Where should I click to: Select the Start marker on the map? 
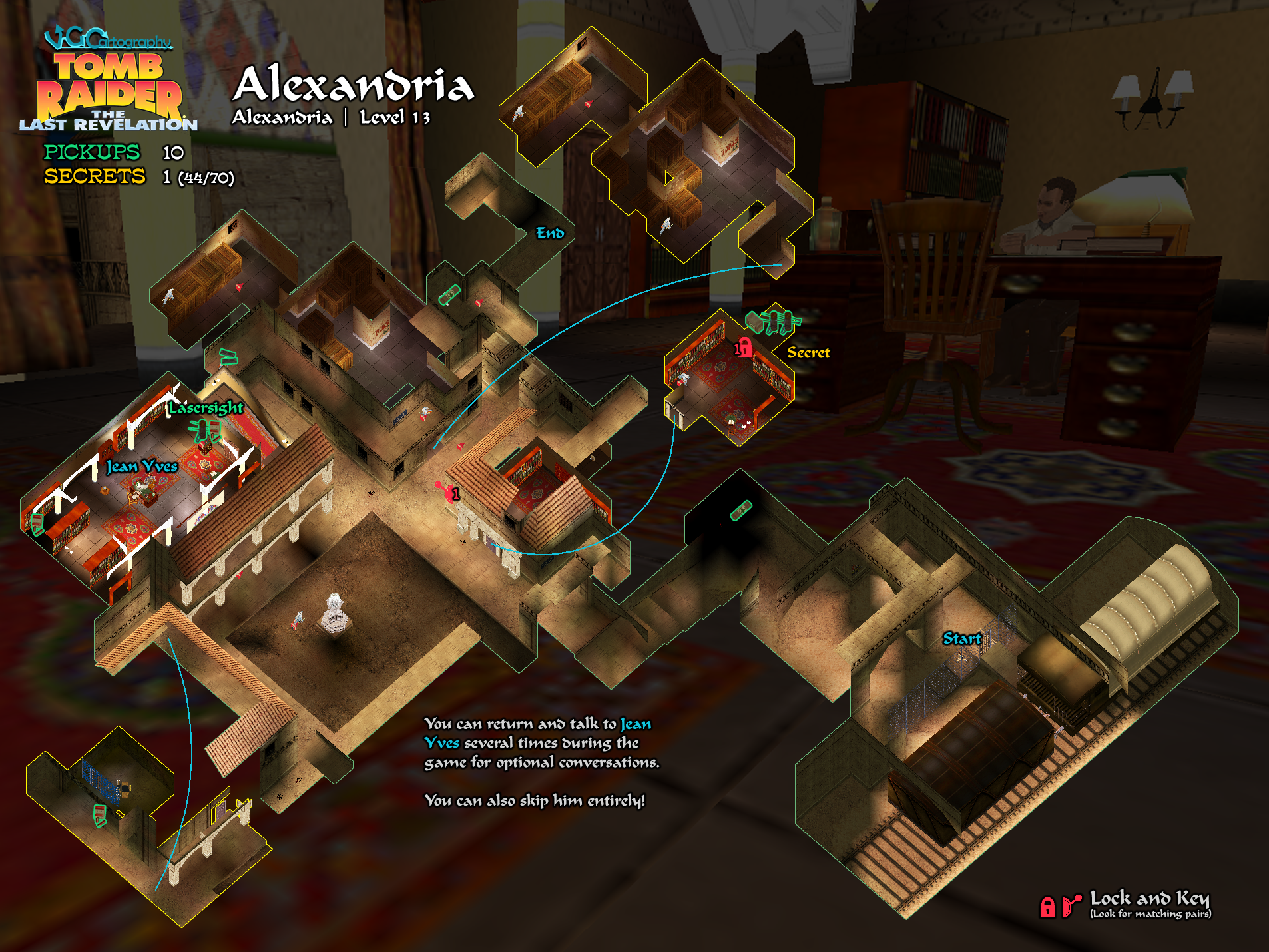click(961, 639)
